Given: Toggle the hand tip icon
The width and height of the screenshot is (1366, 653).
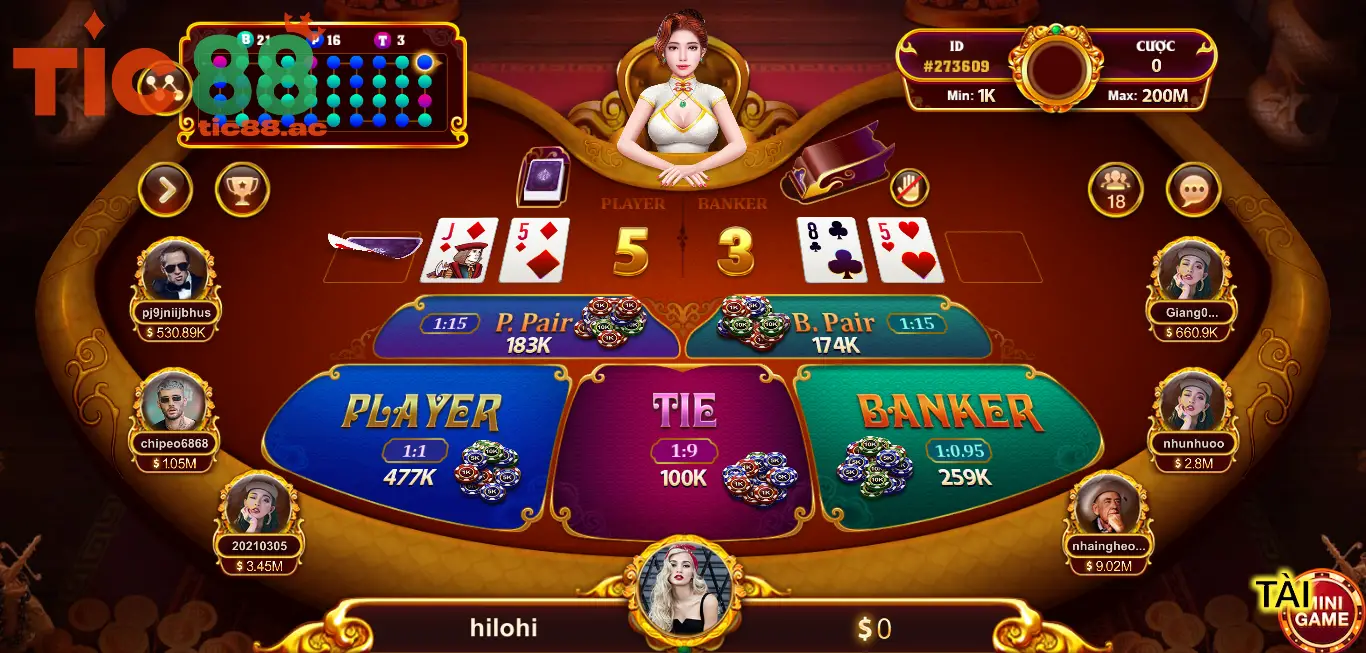Looking at the screenshot, I should [909, 187].
